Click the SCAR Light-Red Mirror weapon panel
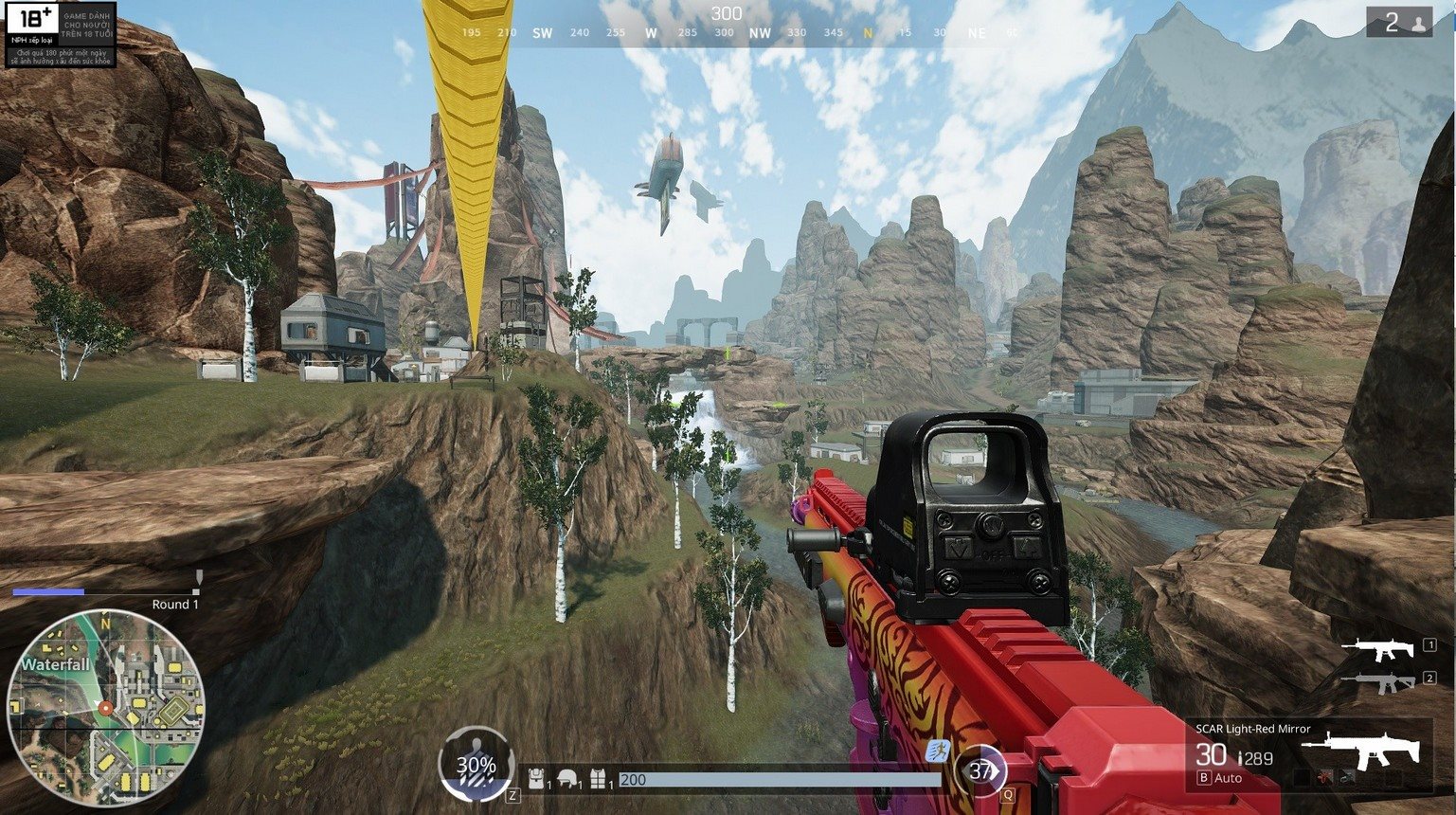The image size is (1456, 815). (1307, 754)
